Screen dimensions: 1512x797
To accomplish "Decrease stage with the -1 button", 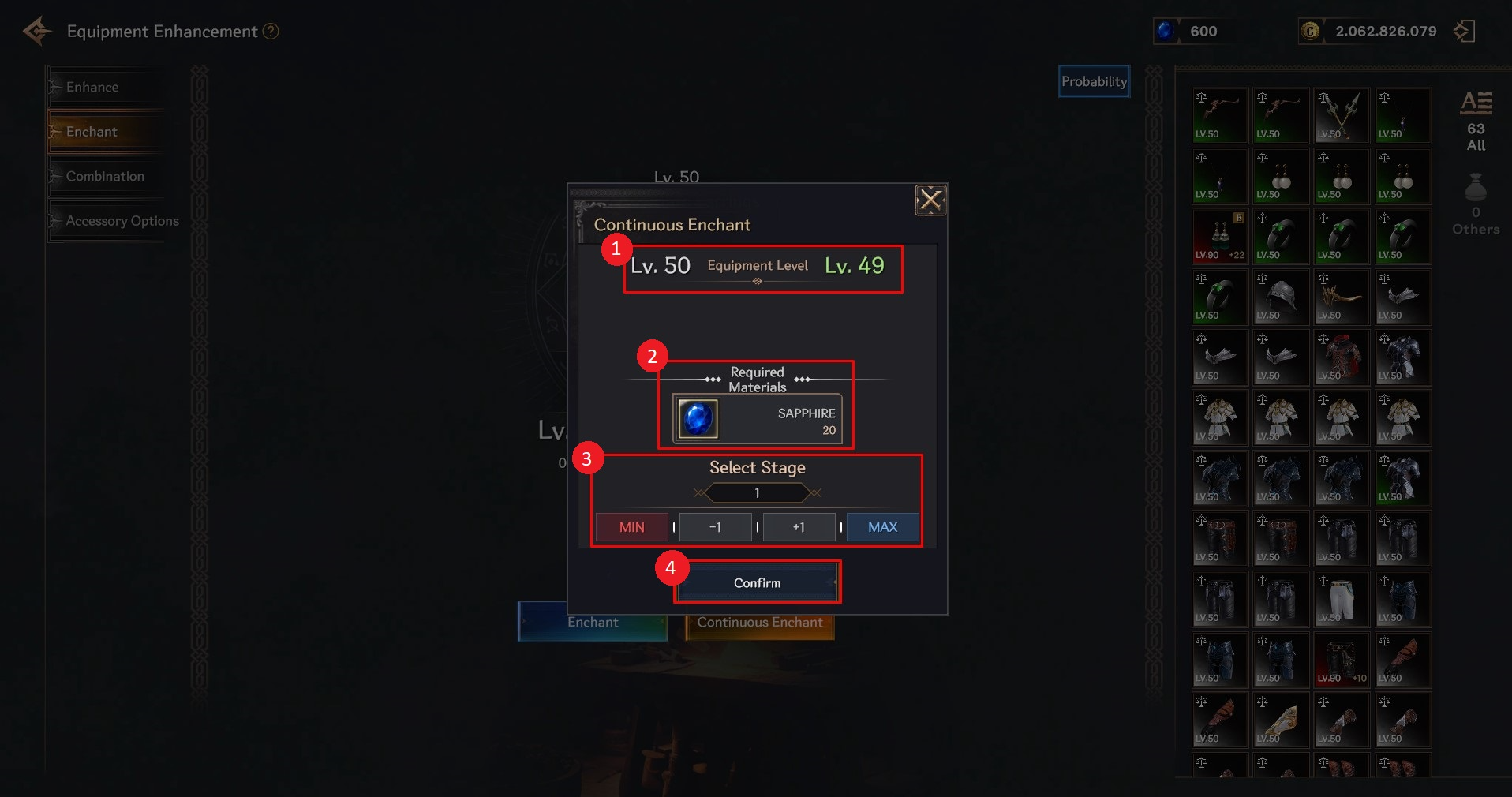I will tap(715, 526).
